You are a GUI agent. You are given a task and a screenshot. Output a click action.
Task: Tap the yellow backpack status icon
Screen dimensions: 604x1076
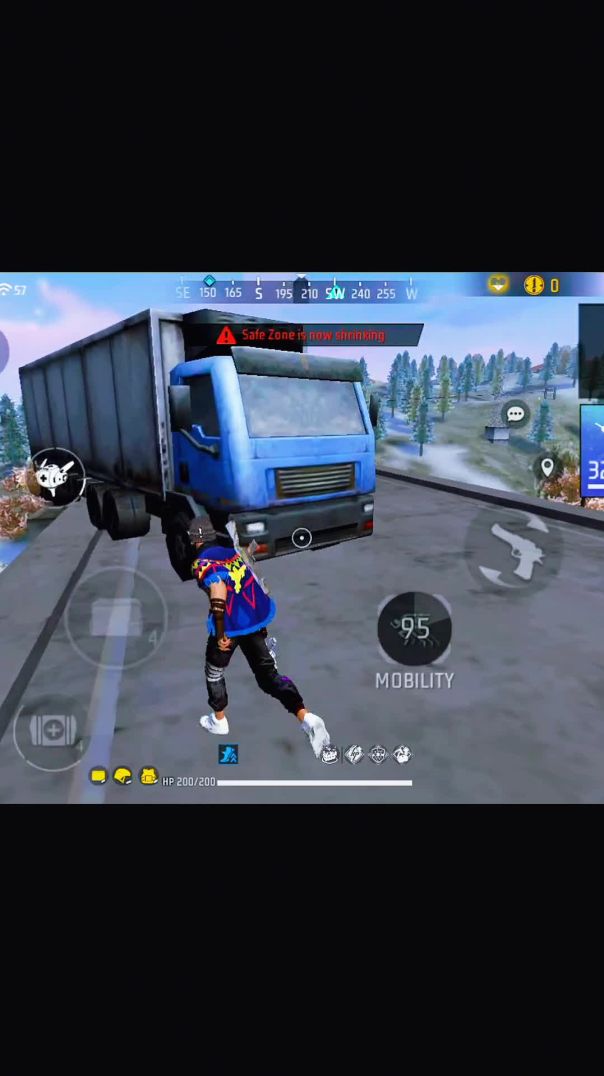pos(148,776)
